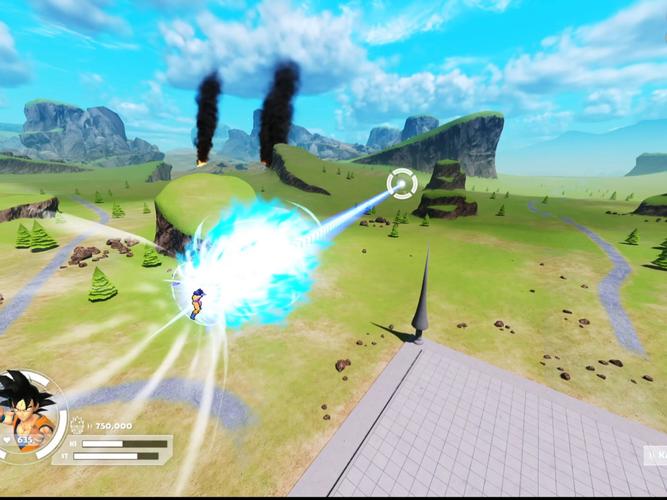The image size is (667, 500).
Task: Select the power level emblem beside 750,000
Action: [78, 425]
